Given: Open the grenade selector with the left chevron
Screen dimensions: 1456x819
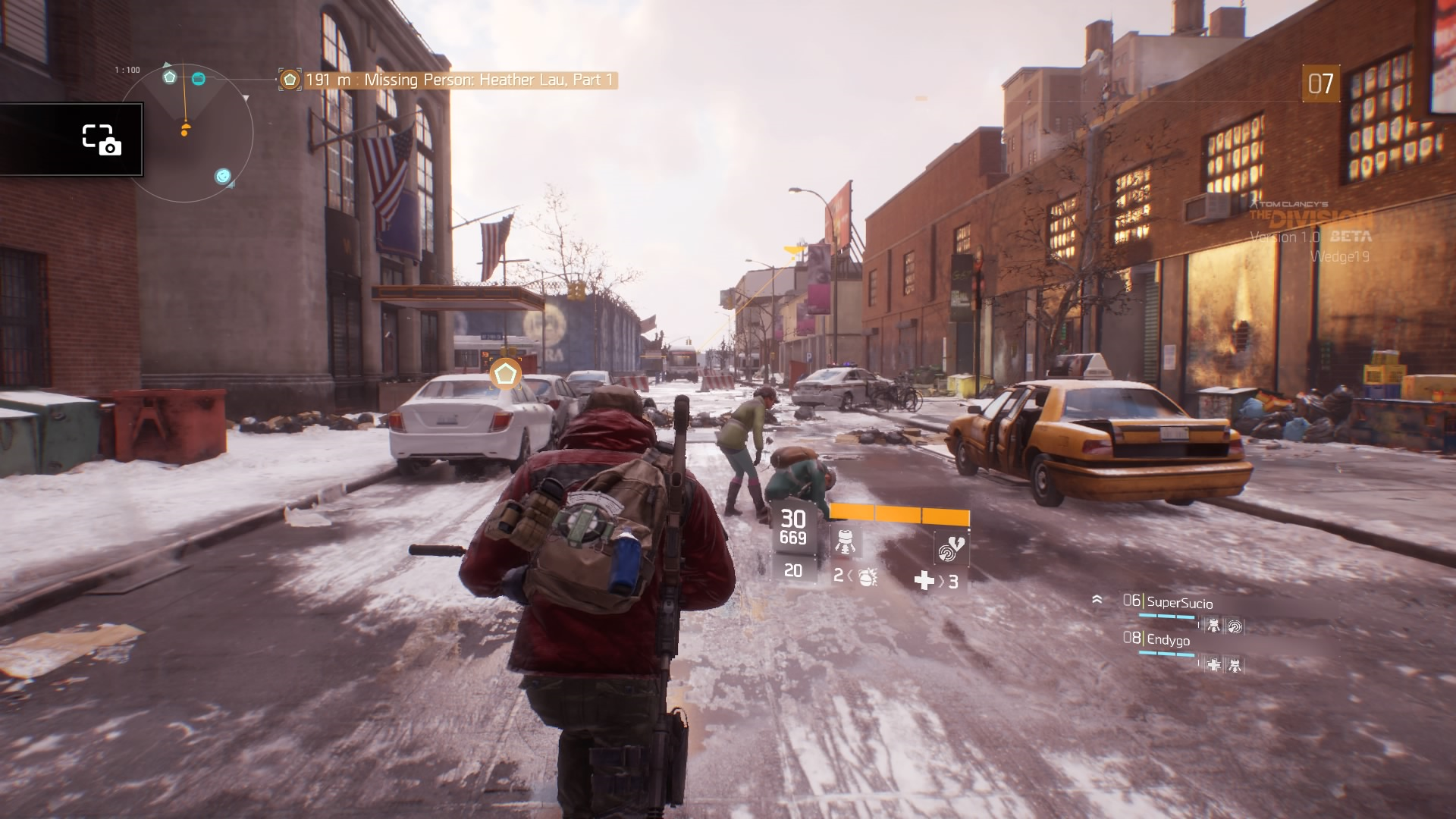Looking at the screenshot, I should (849, 575).
